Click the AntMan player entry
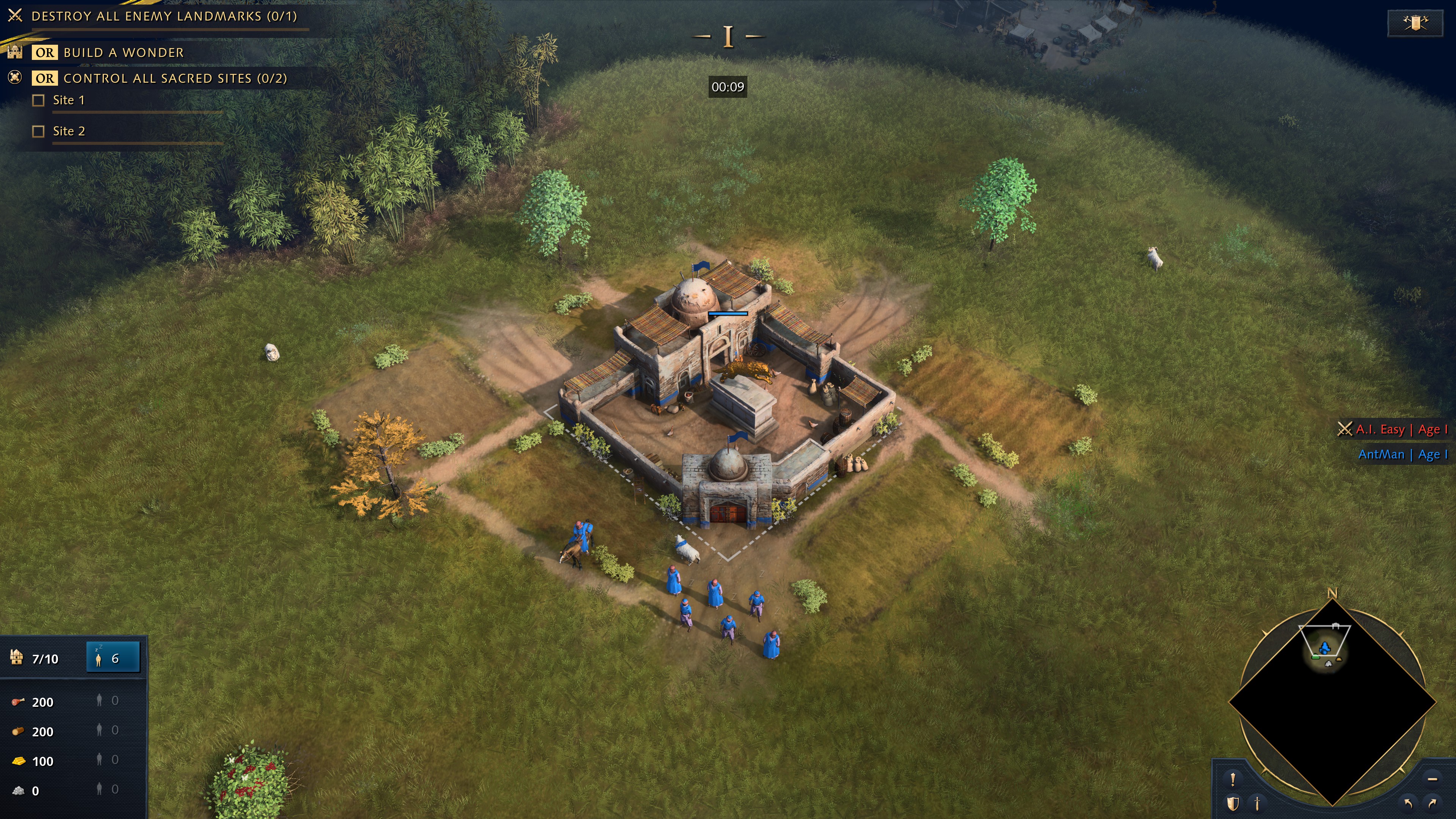The image size is (1456, 819). click(1402, 455)
